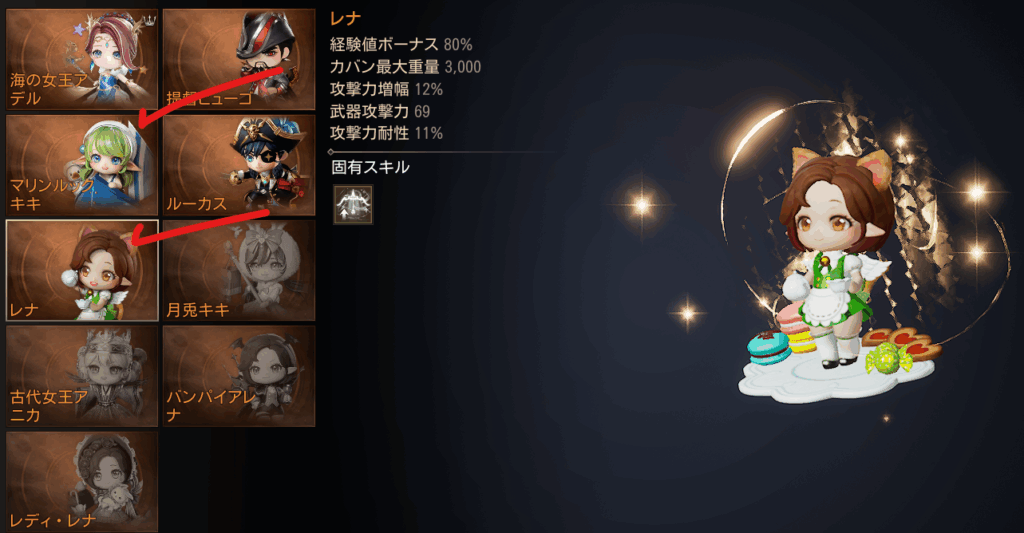Select the 海の女王アデル tile
This screenshot has height=533, width=1024.
(x=82, y=59)
